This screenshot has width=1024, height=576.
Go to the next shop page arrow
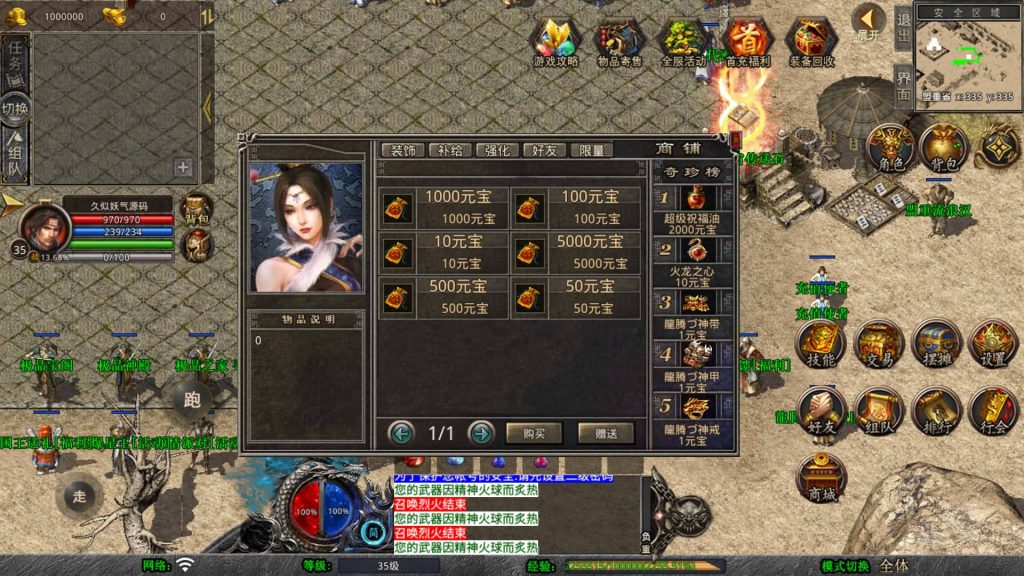(481, 433)
